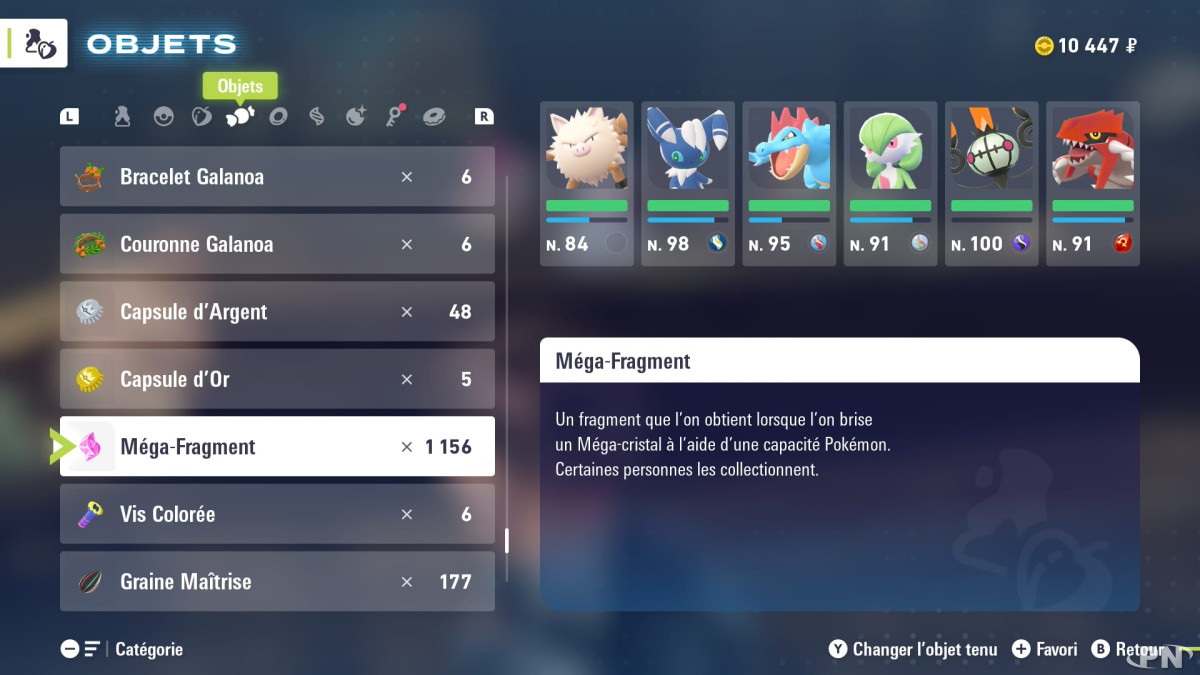The width and height of the screenshot is (1200, 675).
Task: Choose the level 95 Feraligatr party slot
Action: [789, 183]
